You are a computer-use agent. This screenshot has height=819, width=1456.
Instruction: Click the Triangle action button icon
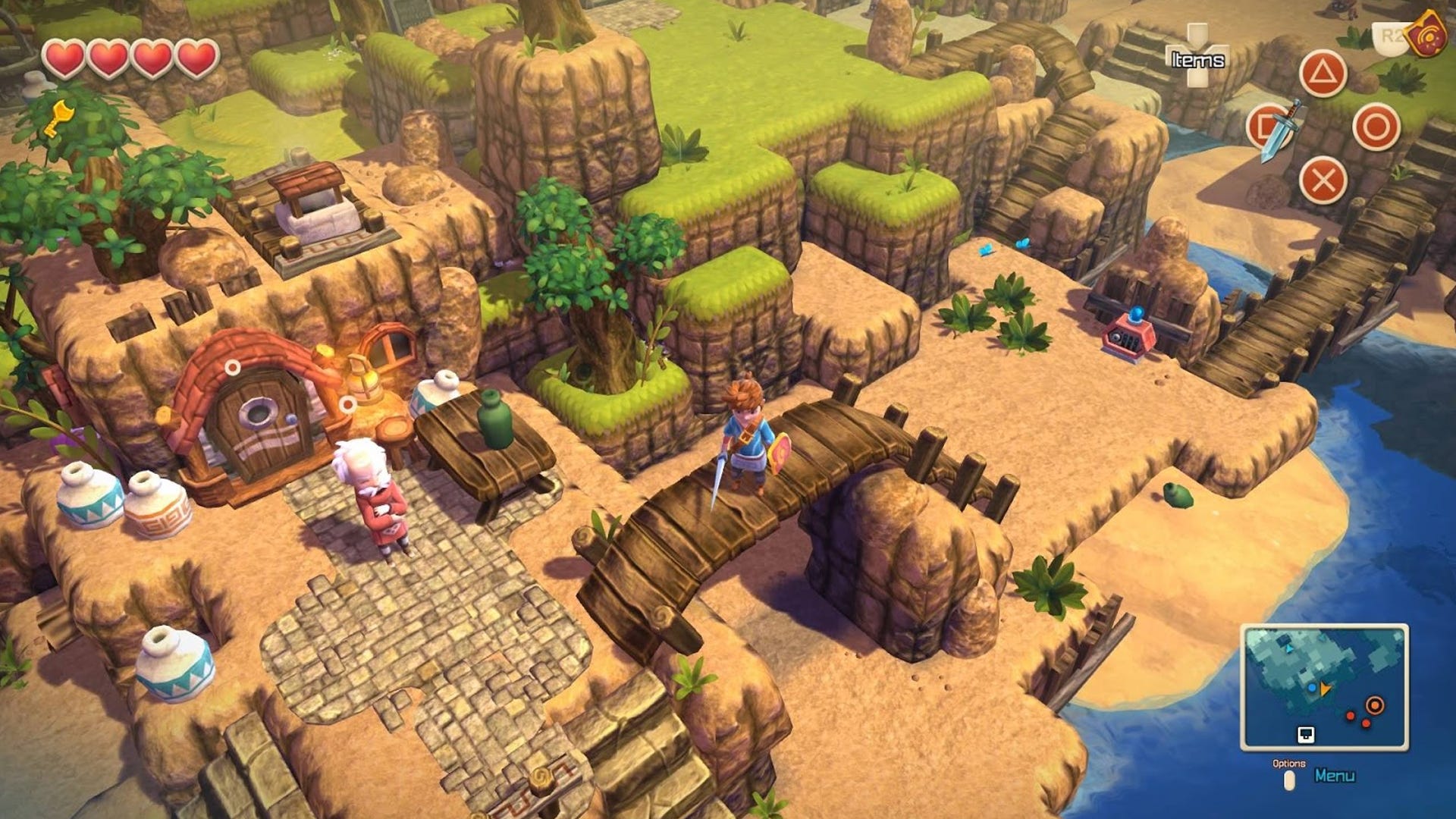pyautogui.click(x=1323, y=72)
